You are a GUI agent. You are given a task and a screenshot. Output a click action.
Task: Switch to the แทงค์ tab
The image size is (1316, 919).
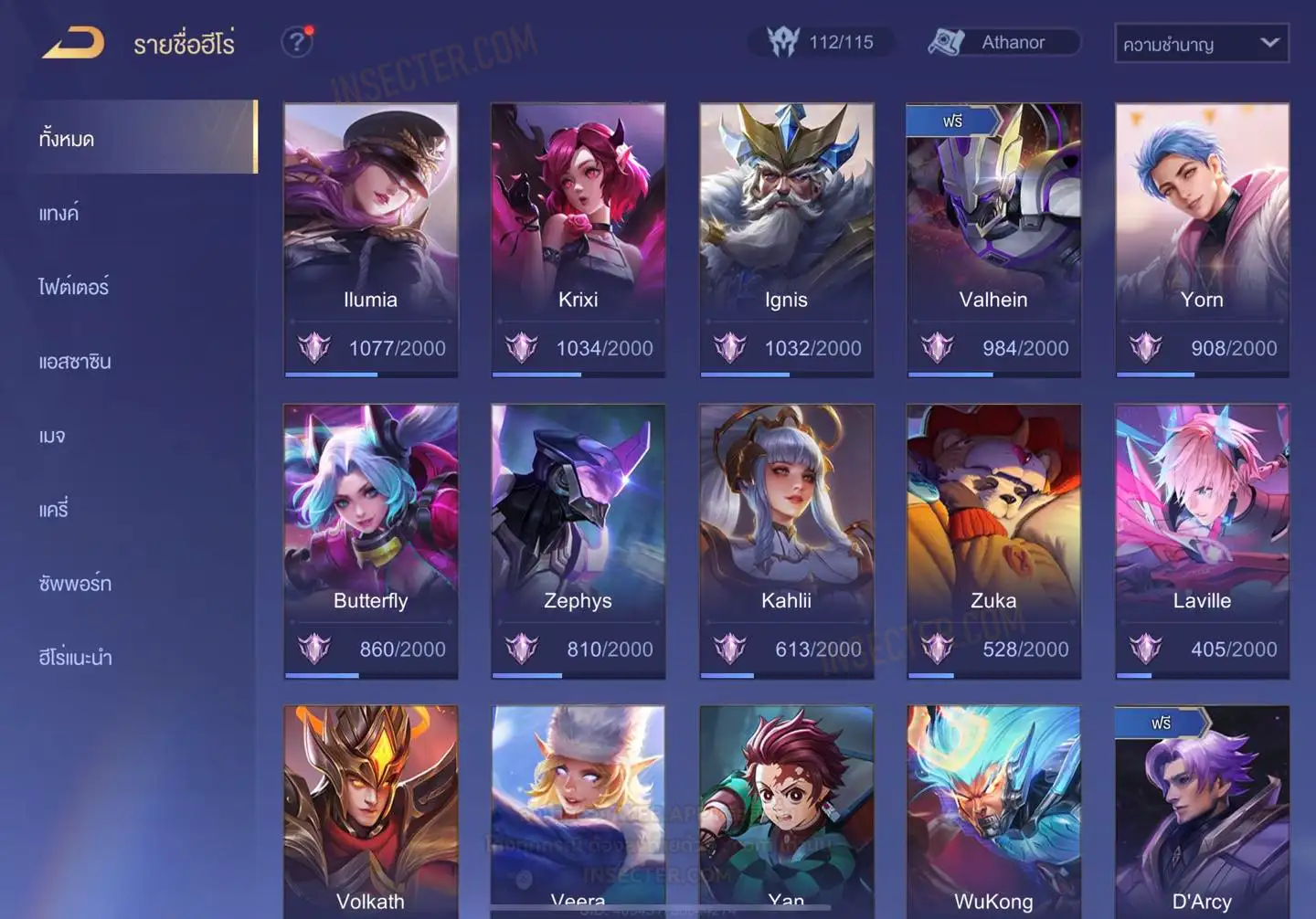click(59, 214)
